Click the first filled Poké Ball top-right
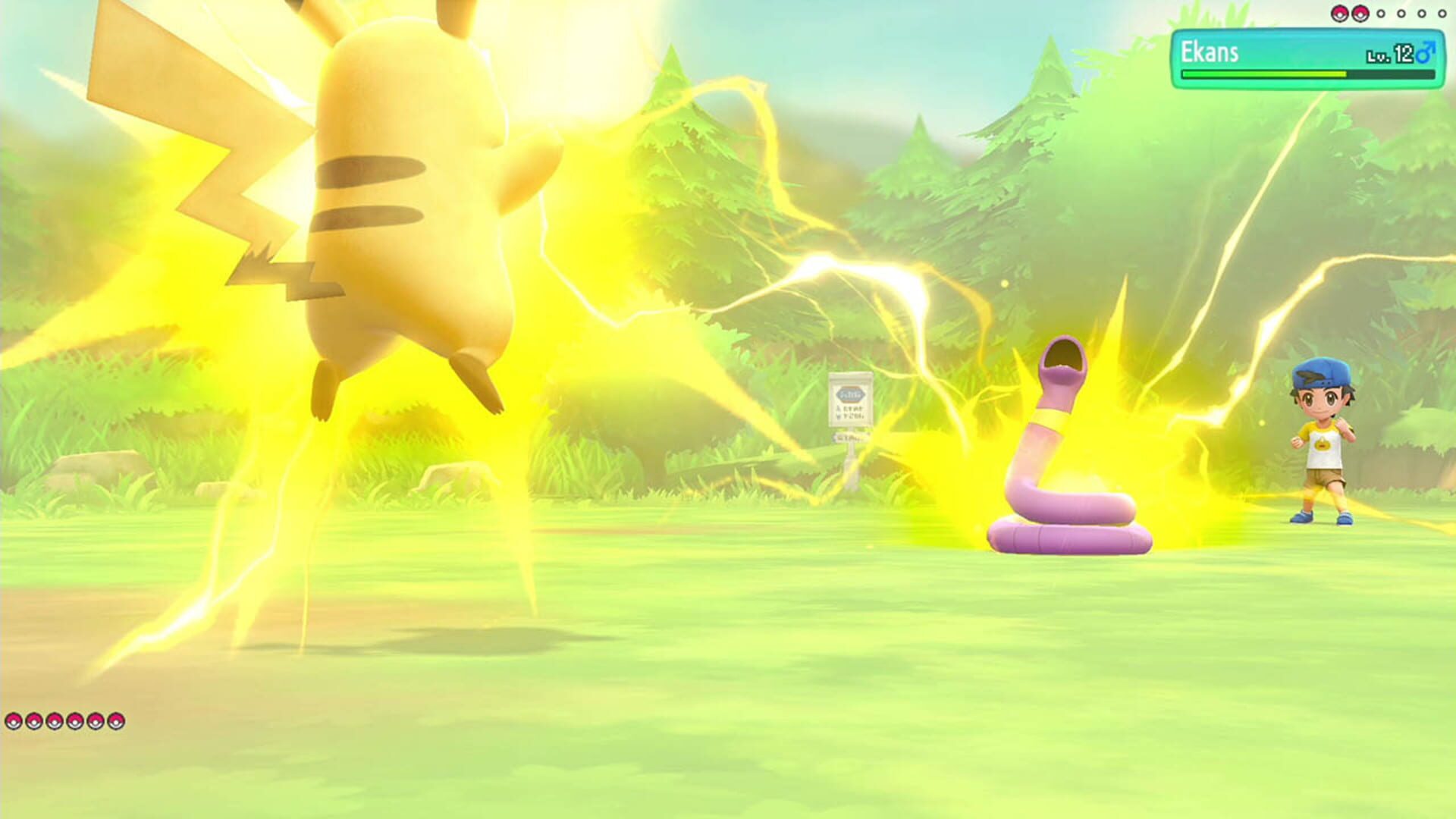Viewport: 1456px width, 819px height. click(1341, 13)
